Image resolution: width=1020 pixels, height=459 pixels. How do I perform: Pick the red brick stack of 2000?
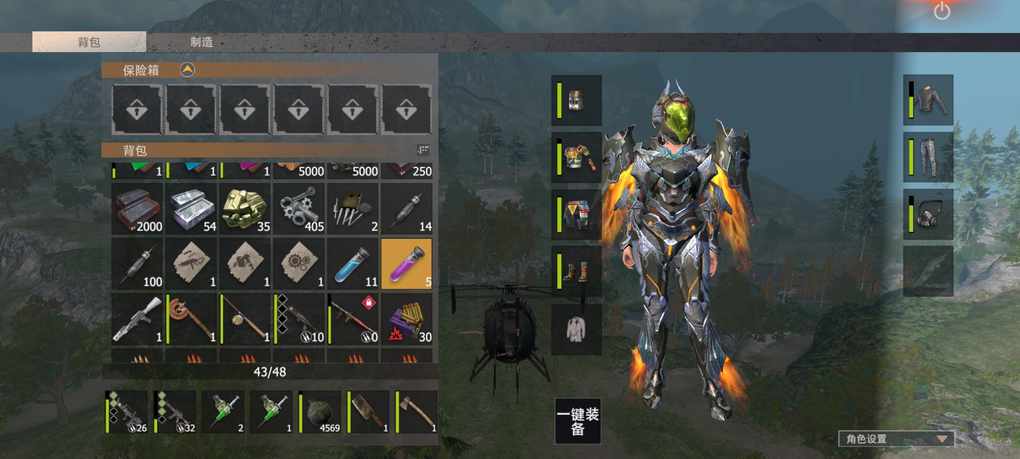(x=137, y=207)
